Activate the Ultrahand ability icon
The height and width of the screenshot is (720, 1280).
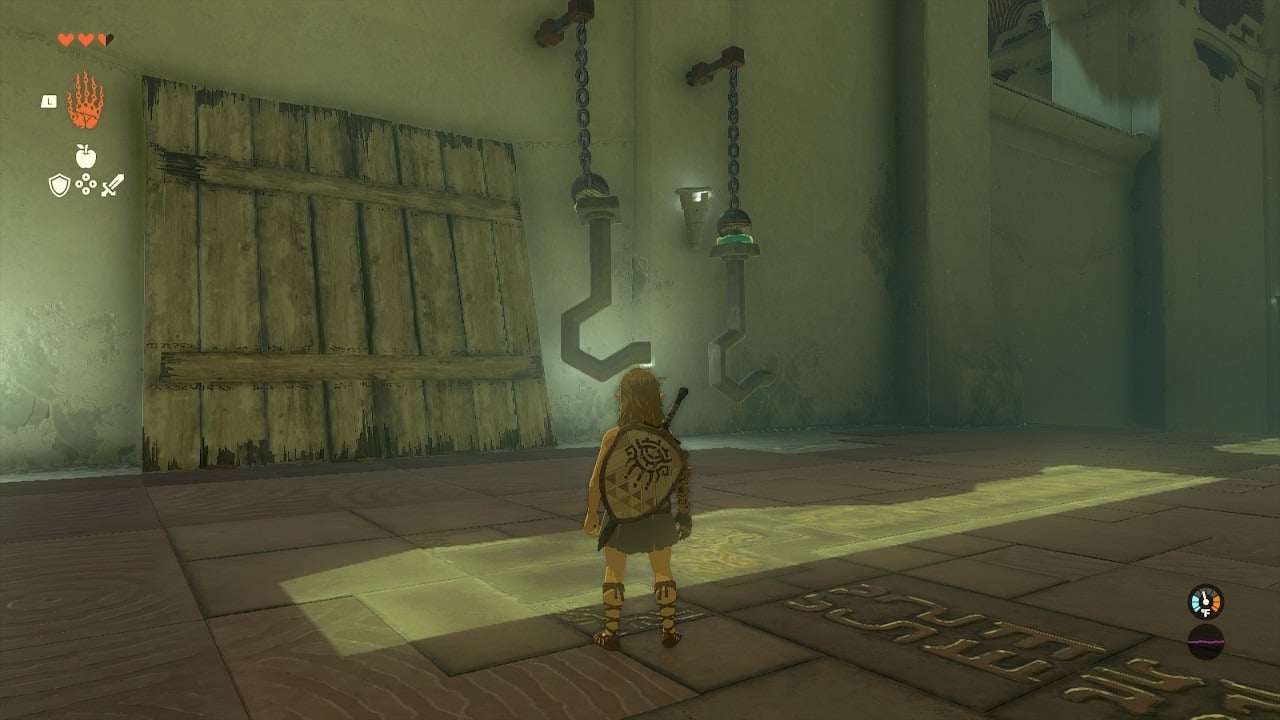(x=85, y=101)
